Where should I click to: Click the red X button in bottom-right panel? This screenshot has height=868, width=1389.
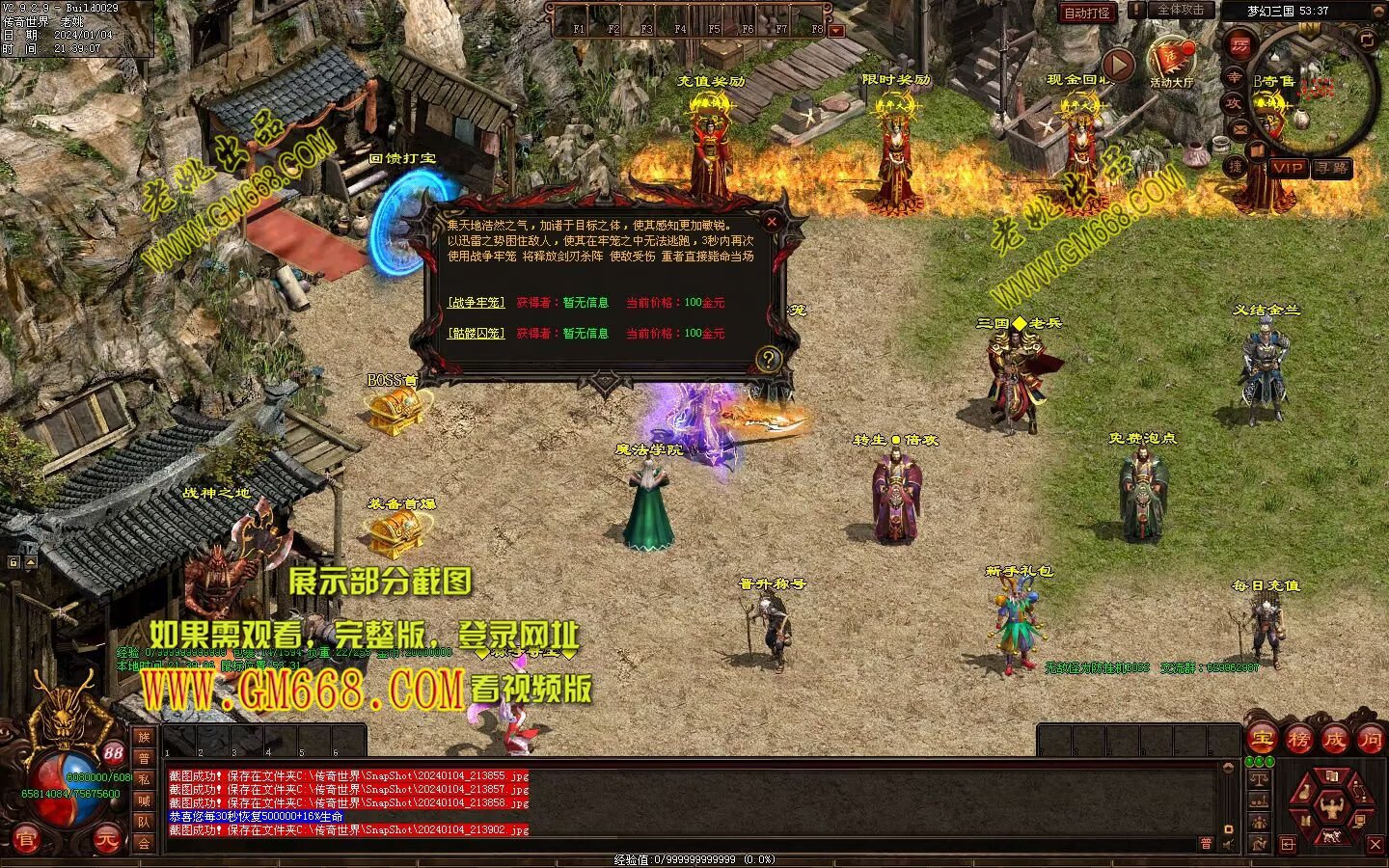click(x=1375, y=845)
